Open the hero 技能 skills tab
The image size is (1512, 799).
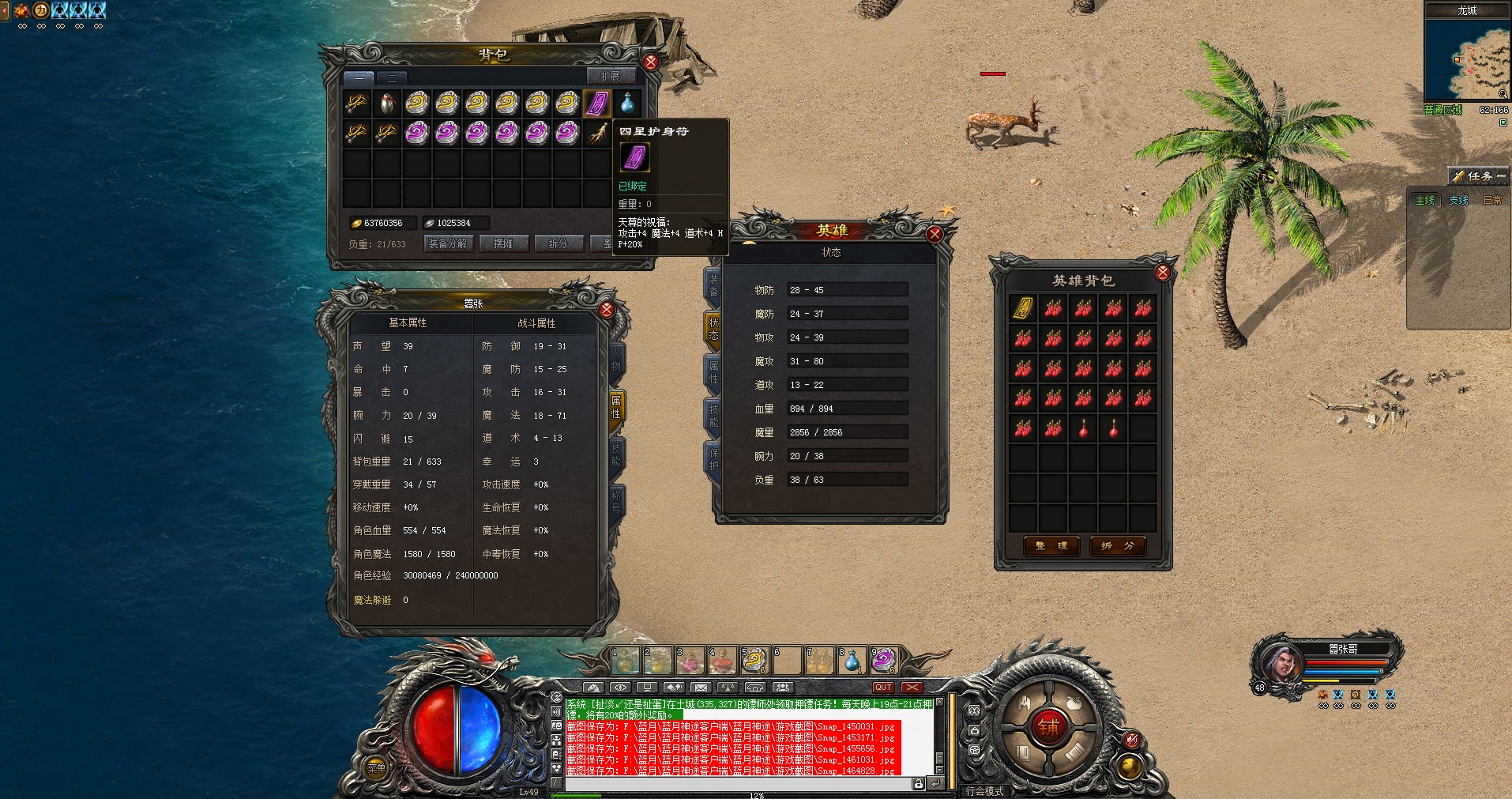pos(713,416)
